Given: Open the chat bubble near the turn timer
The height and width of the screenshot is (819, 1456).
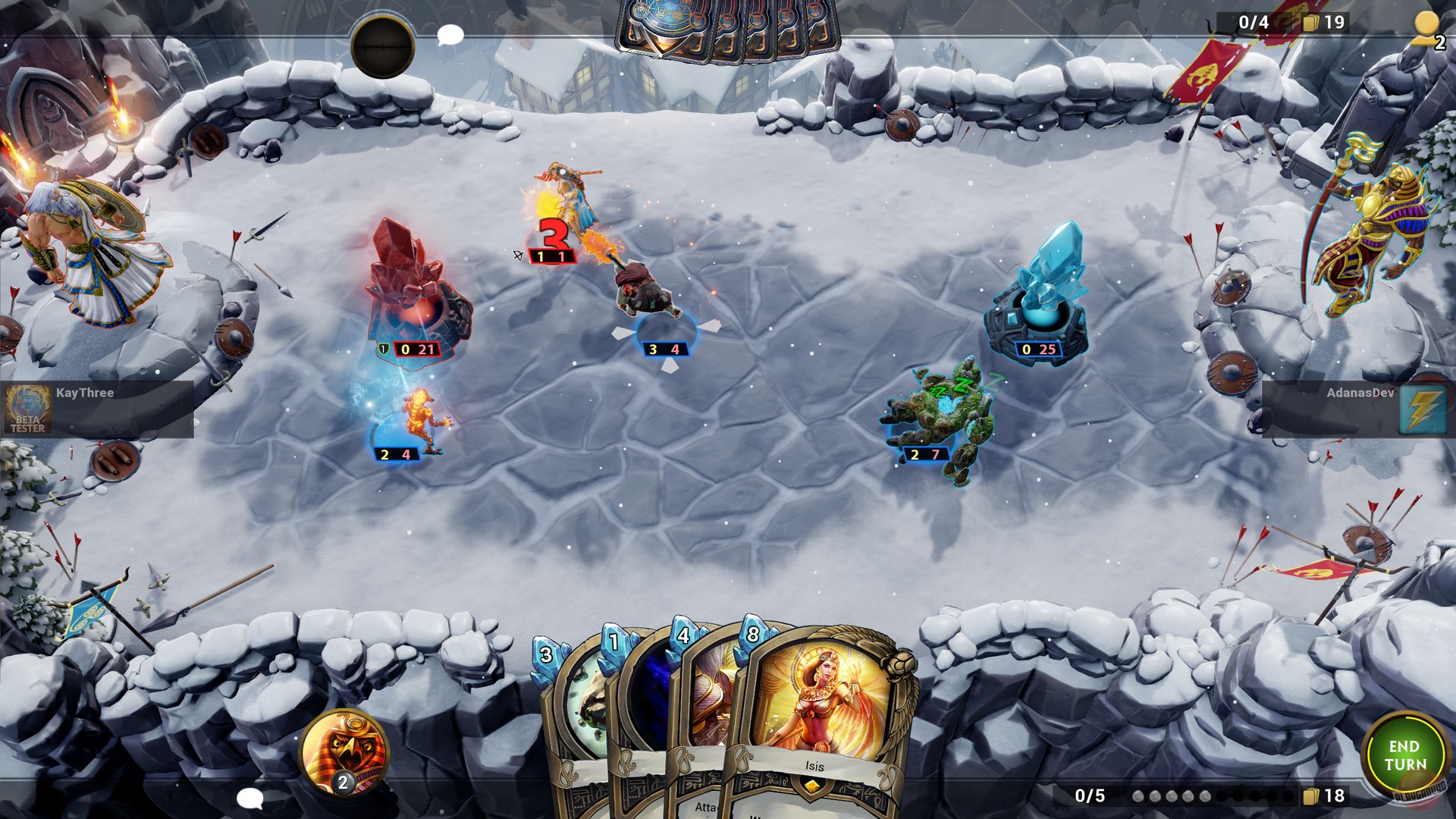Looking at the screenshot, I should (449, 34).
